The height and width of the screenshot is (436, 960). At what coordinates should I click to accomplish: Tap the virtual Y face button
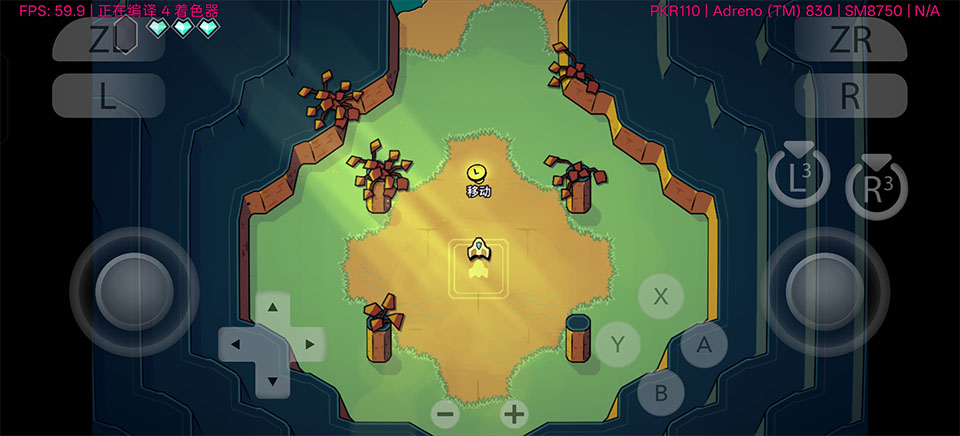pos(618,345)
